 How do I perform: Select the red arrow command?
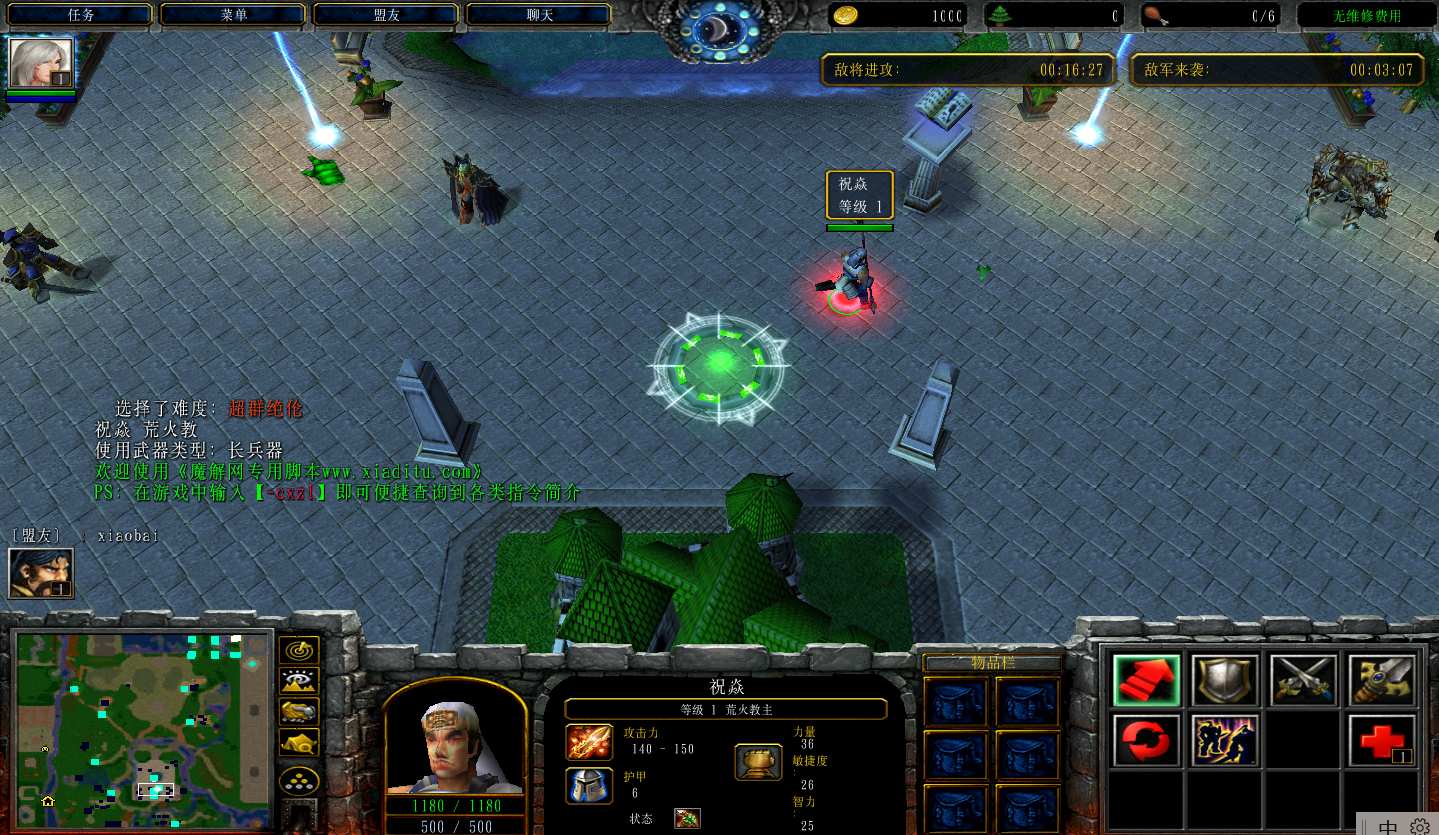(x=1146, y=681)
